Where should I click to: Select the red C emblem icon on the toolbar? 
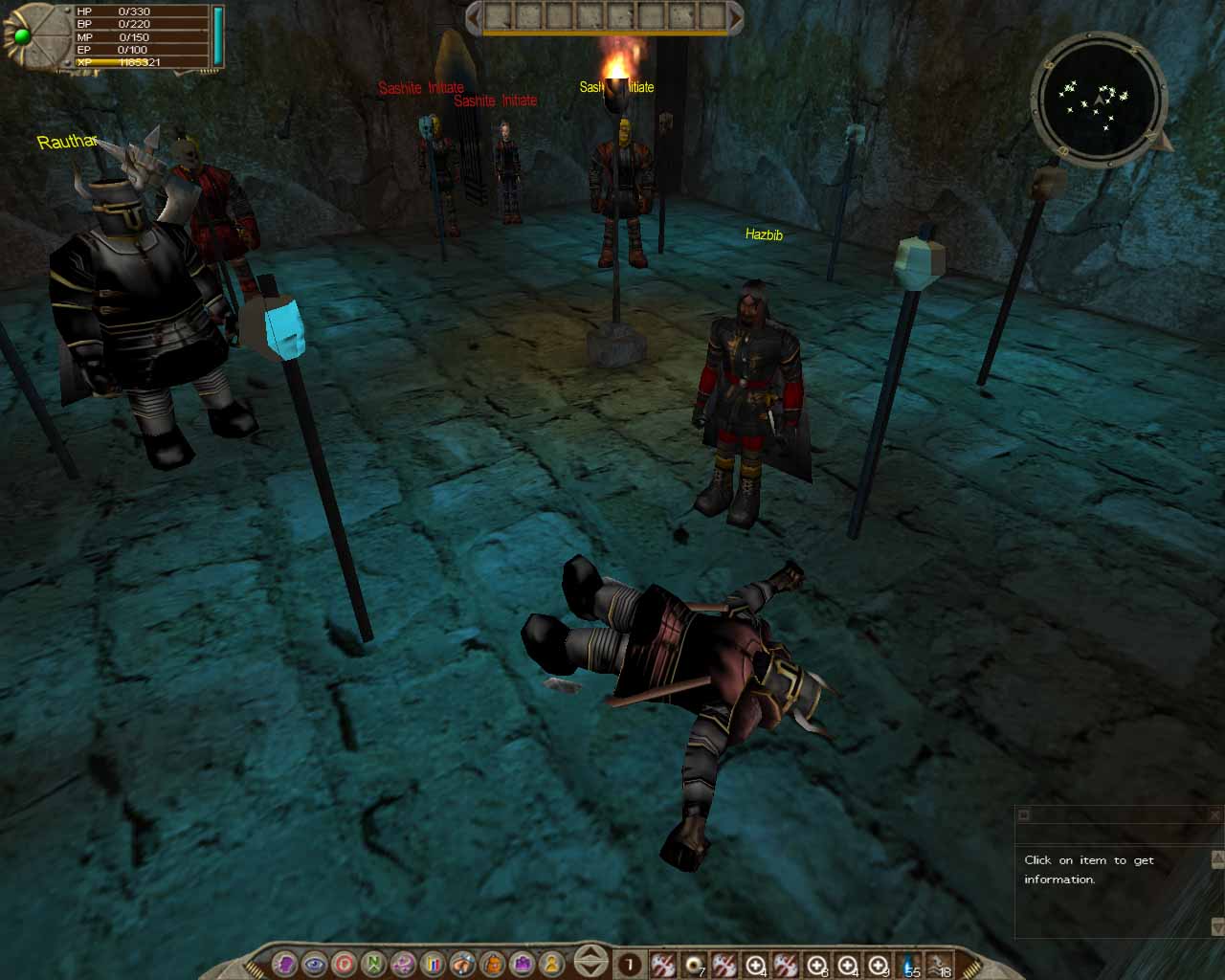[343, 965]
